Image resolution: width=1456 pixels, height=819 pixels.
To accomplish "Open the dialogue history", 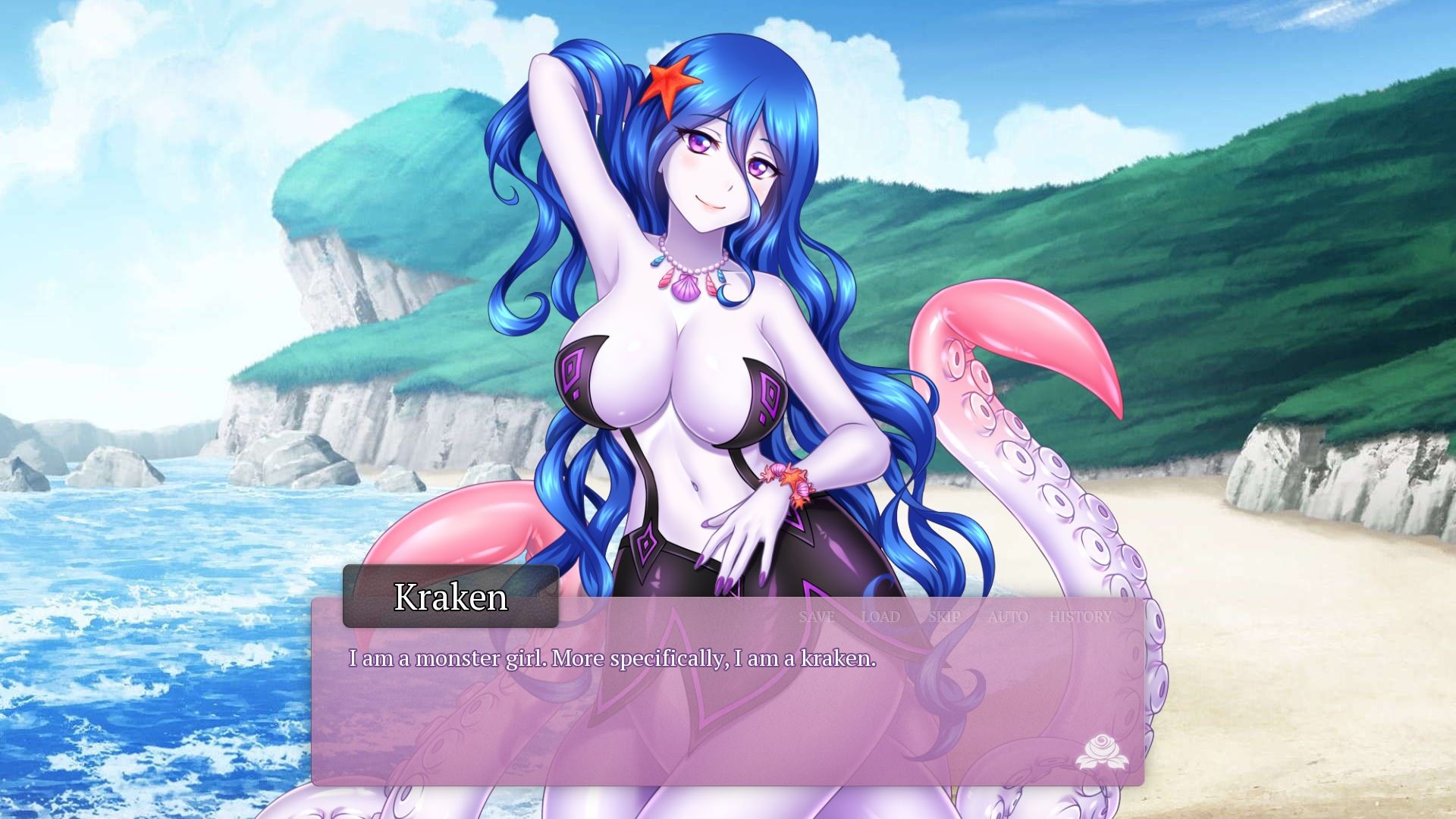I will [1081, 617].
